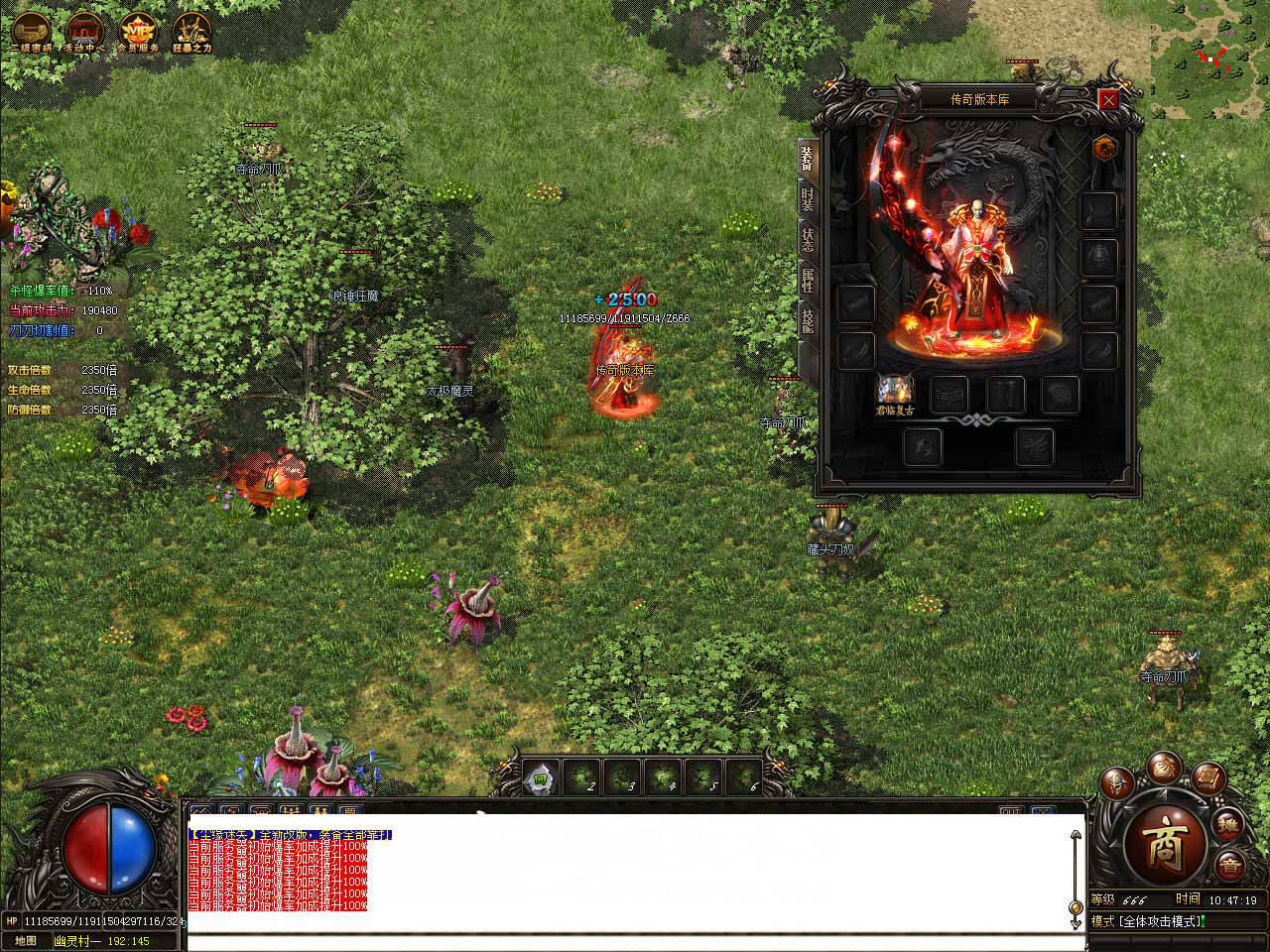Activate the 狂暴之力 berserk power icon

click(191, 32)
